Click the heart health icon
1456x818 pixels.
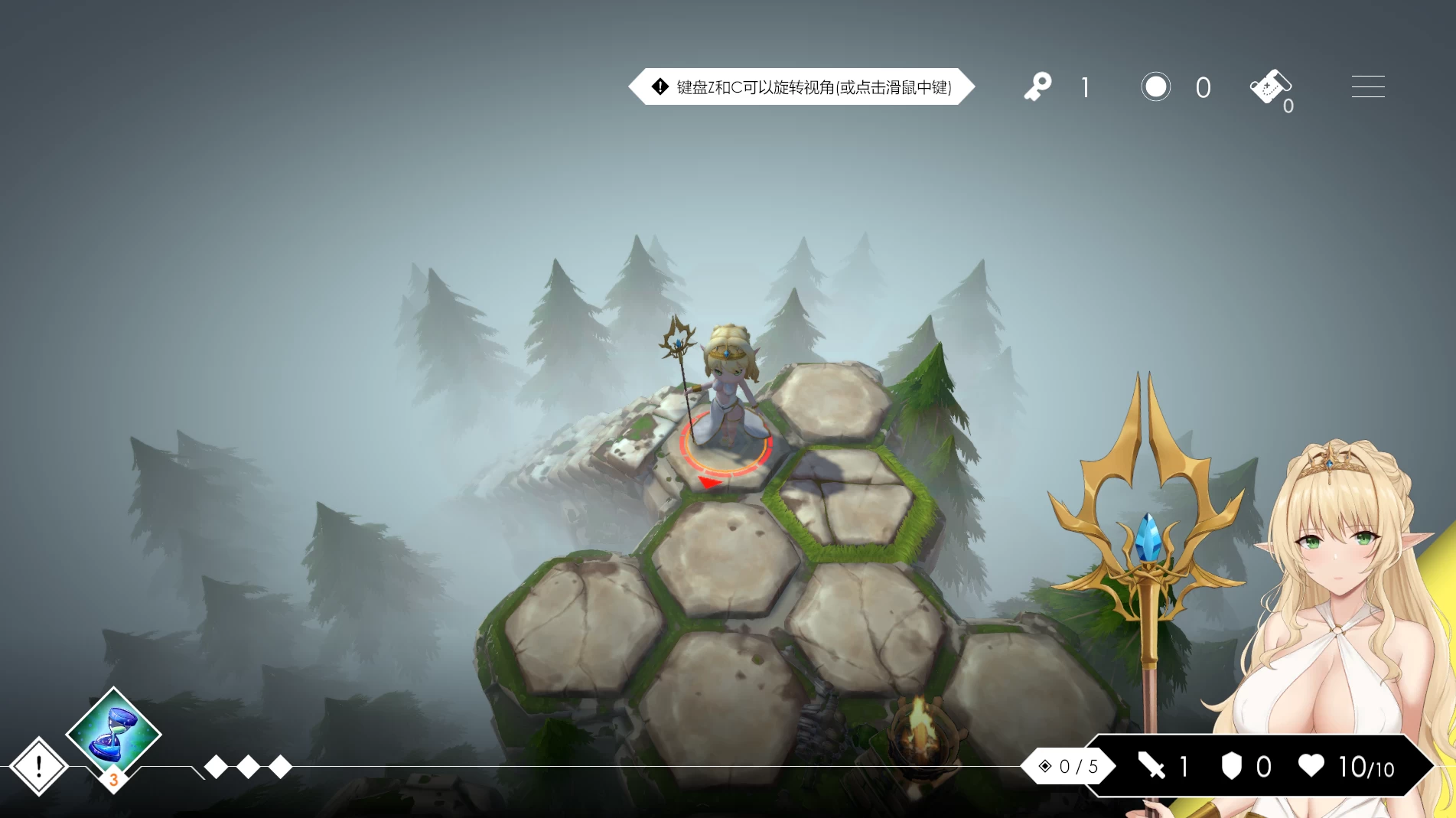pos(1311,766)
